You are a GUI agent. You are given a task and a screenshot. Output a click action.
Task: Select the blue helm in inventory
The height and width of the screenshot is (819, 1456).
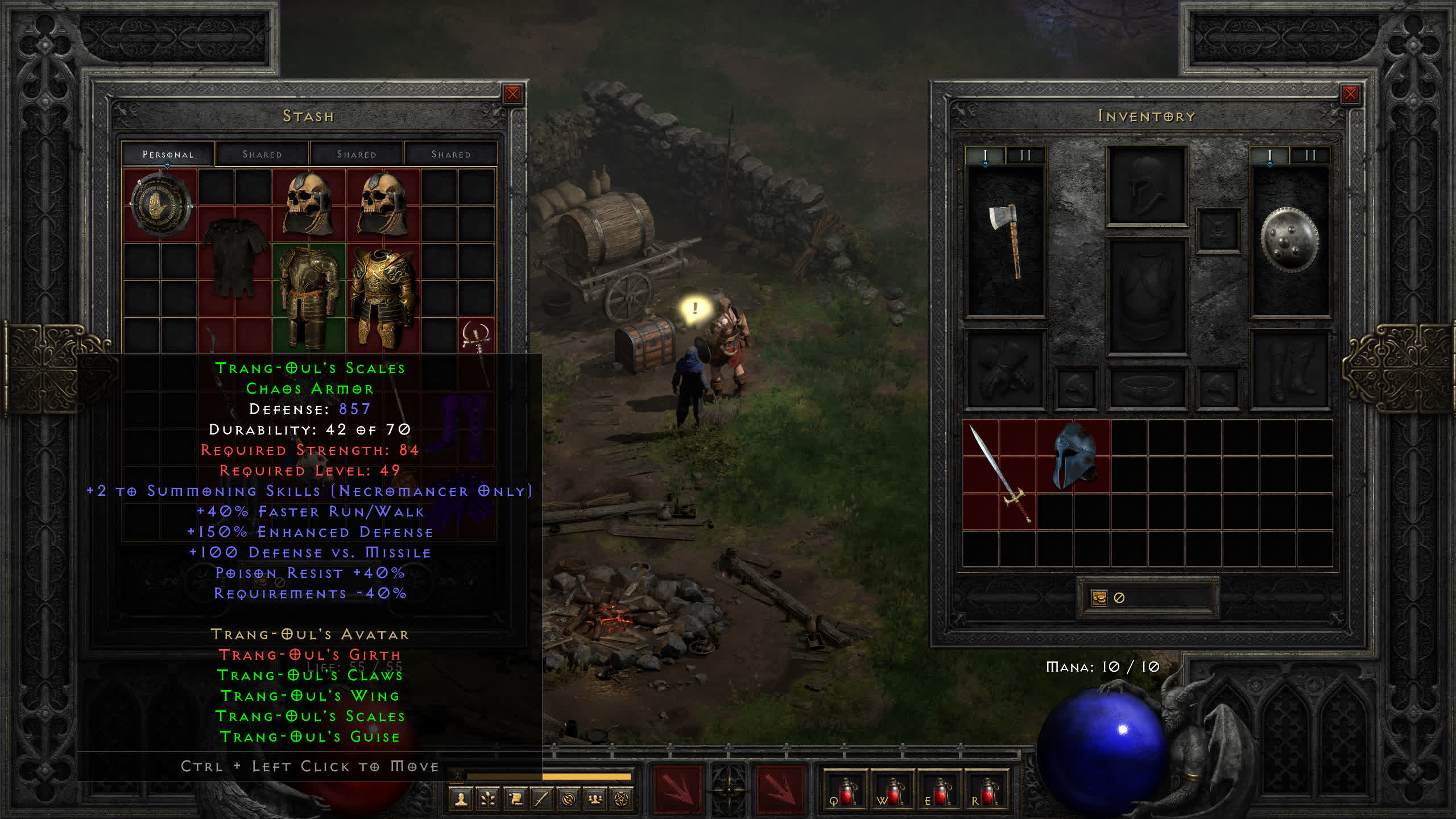point(1074,456)
